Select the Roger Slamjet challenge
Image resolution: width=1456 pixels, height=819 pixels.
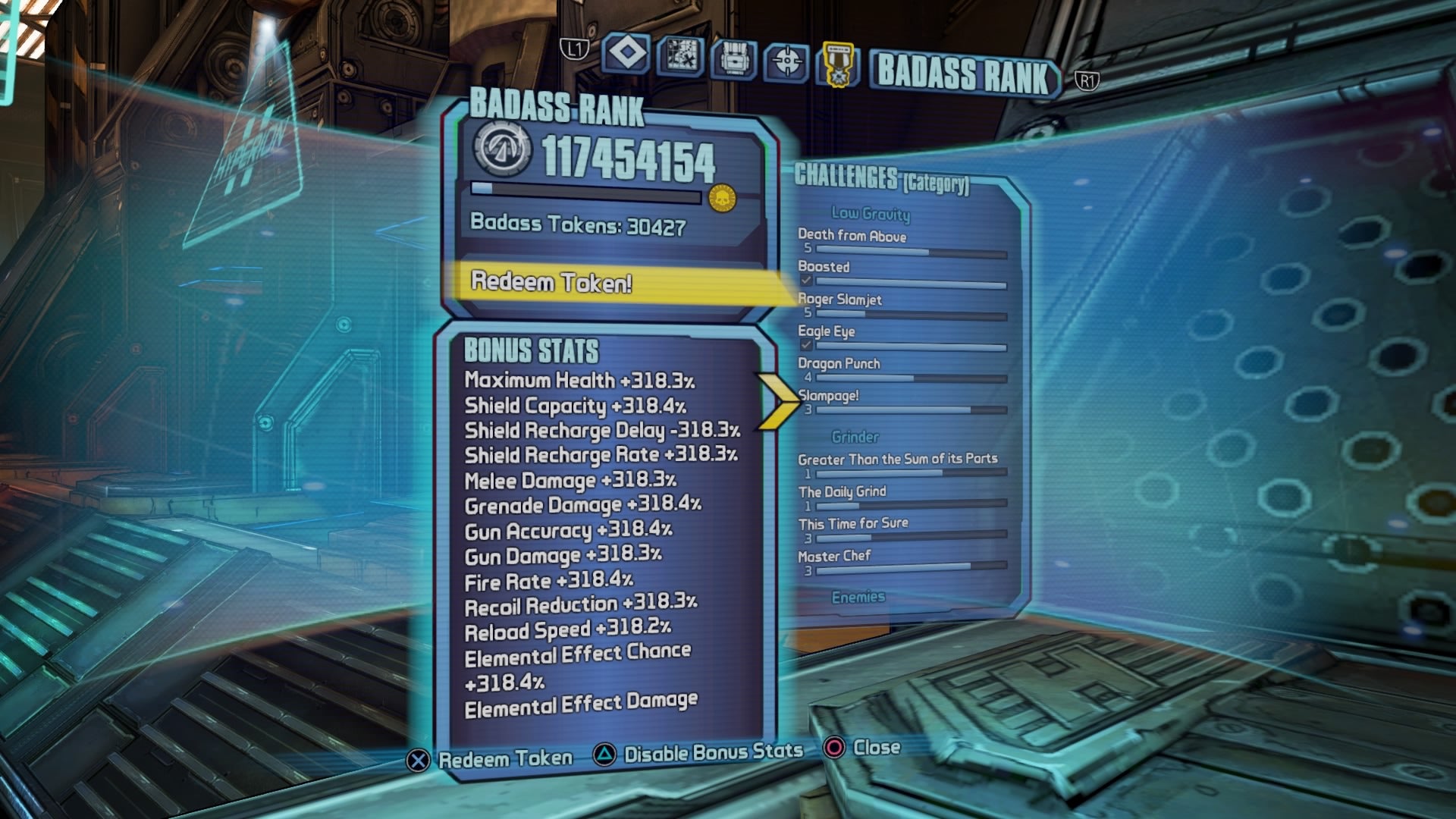coord(839,300)
